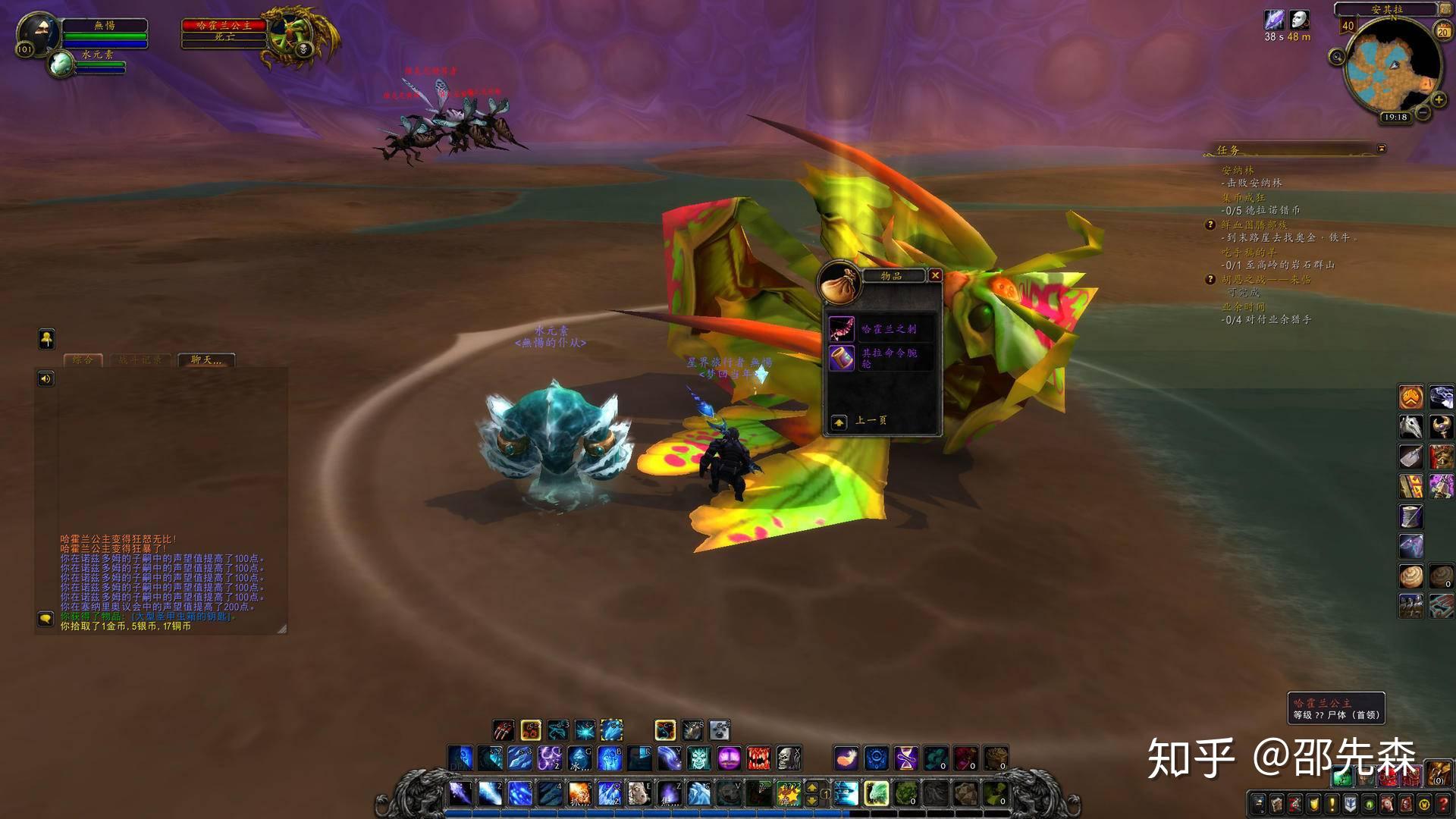
Task: Switch to the 综合 chat tab
Action: (x=83, y=360)
